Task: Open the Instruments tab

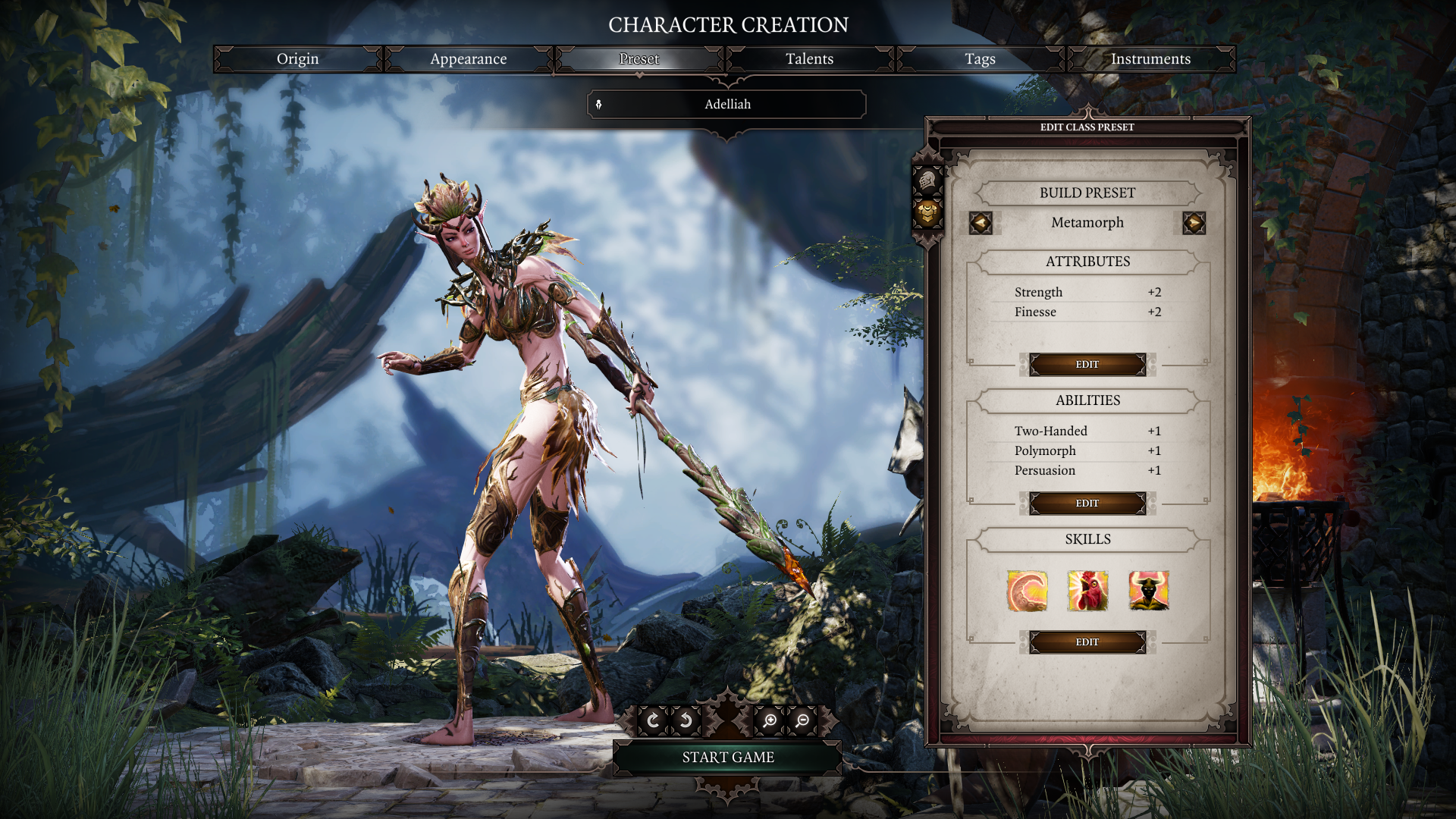Action: click(x=1150, y=58)
